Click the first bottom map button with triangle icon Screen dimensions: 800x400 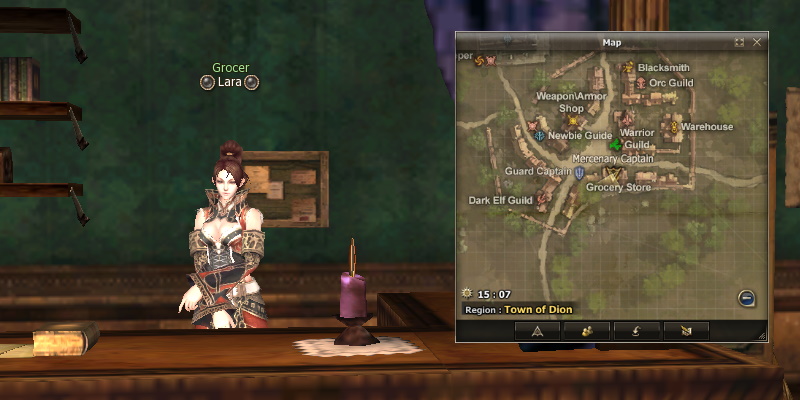coord(537,331)
